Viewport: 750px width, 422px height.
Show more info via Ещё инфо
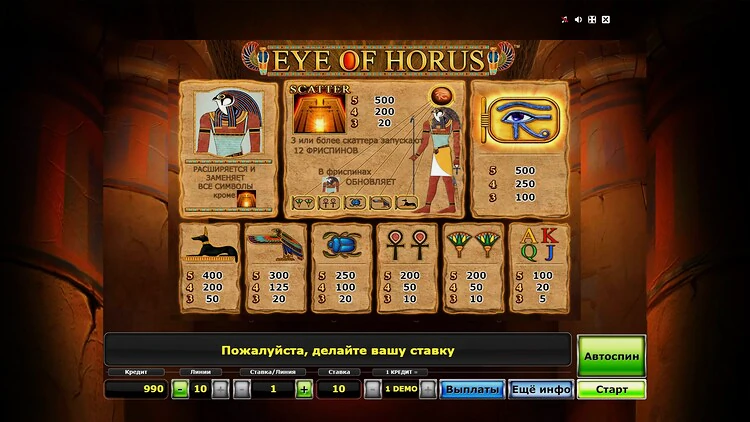click(540, 389)
